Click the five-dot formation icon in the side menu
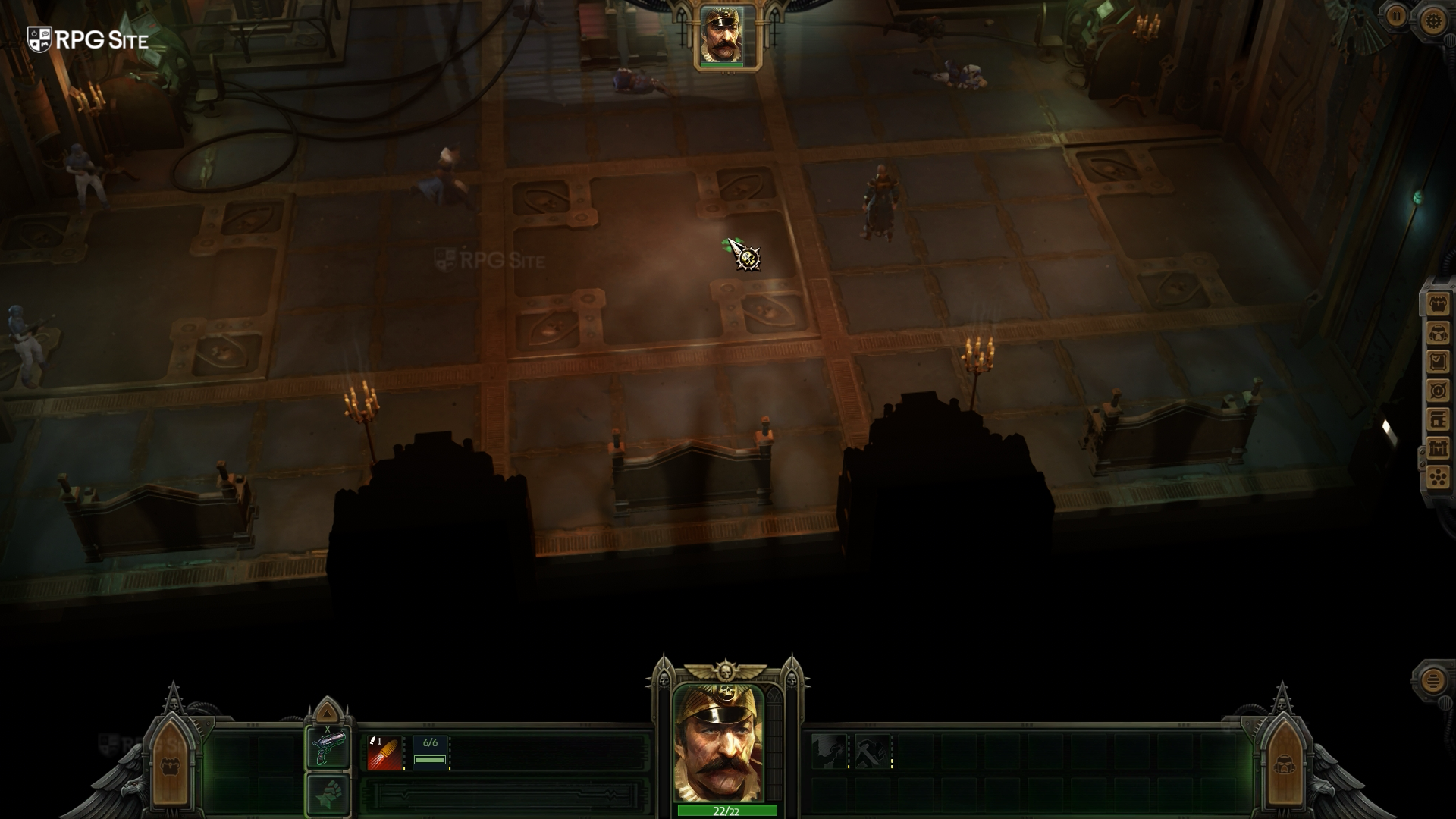Screen dimensions: 1456x819 (x=1438, y=477)
